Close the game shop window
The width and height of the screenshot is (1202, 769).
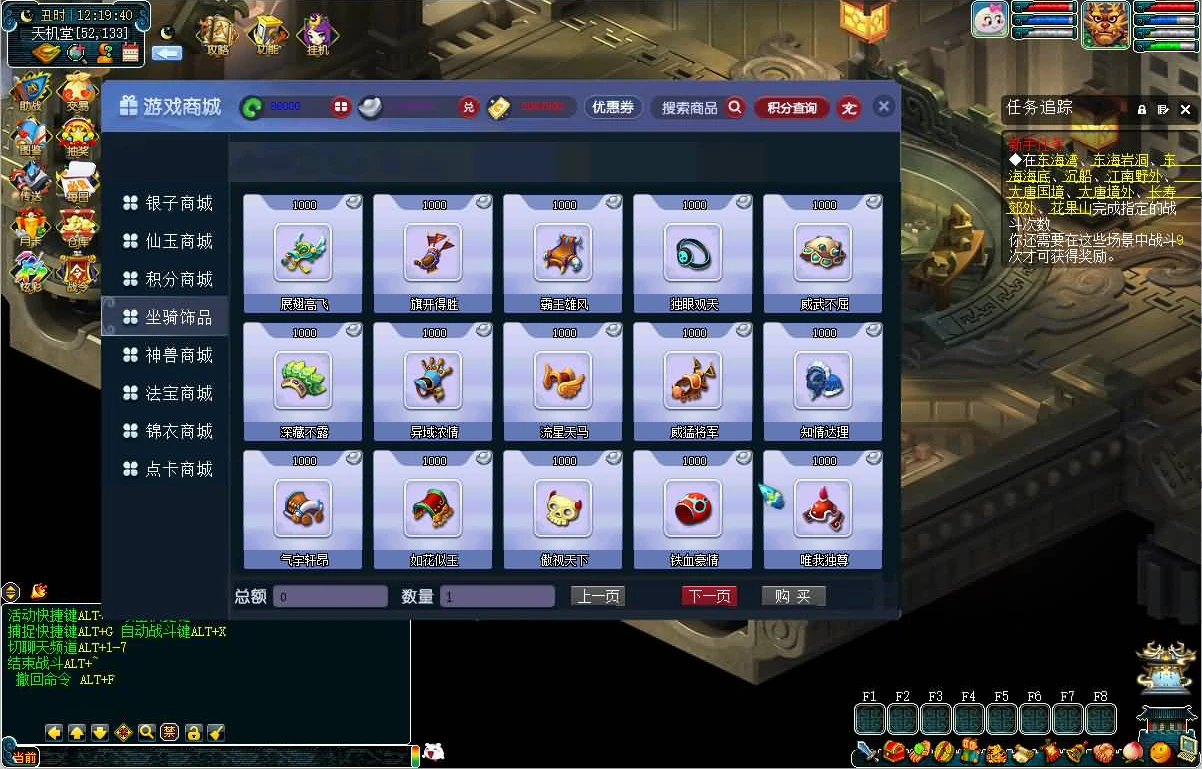tap(883, 106)
